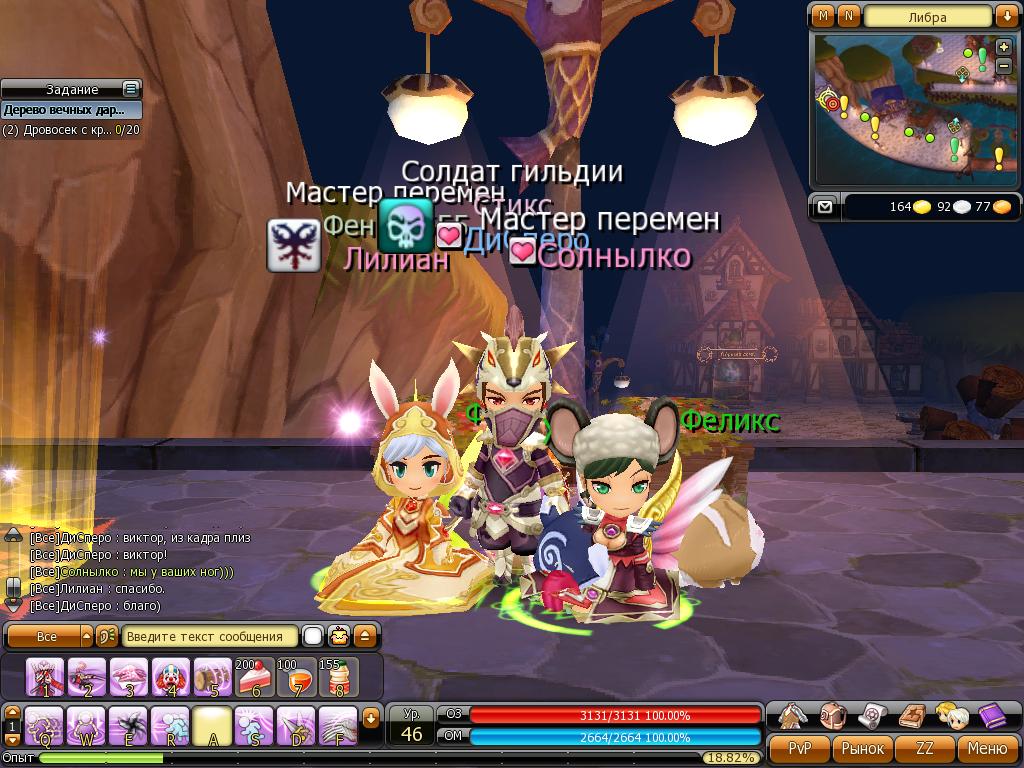The image size is (1024, 768).
Task: Click the ZZ button
Action: (x=925, y=748)
